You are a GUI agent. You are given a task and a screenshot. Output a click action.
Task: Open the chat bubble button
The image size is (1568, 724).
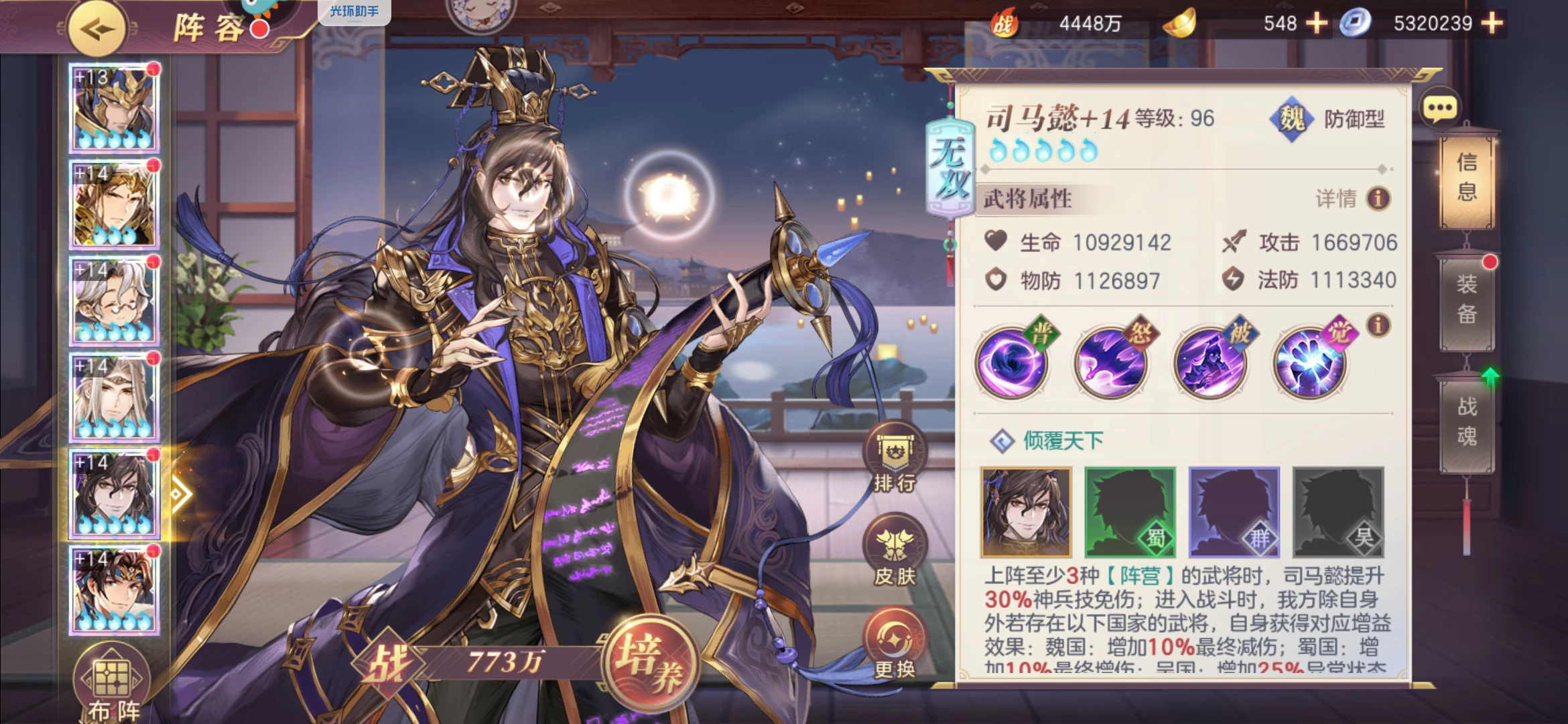pyautogui.click(x=1439, y=108)
